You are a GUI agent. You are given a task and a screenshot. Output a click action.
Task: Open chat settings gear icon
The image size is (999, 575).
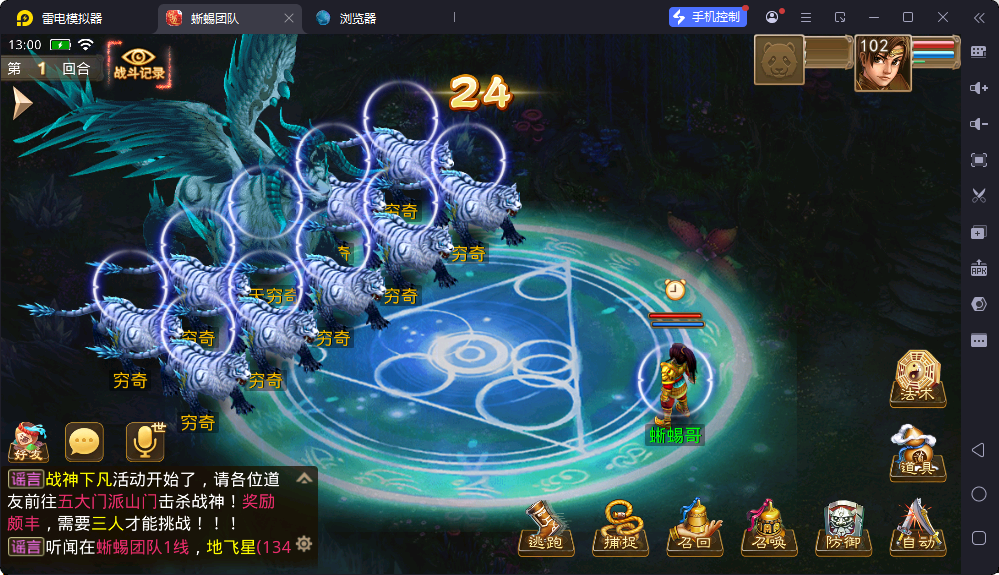304,544
